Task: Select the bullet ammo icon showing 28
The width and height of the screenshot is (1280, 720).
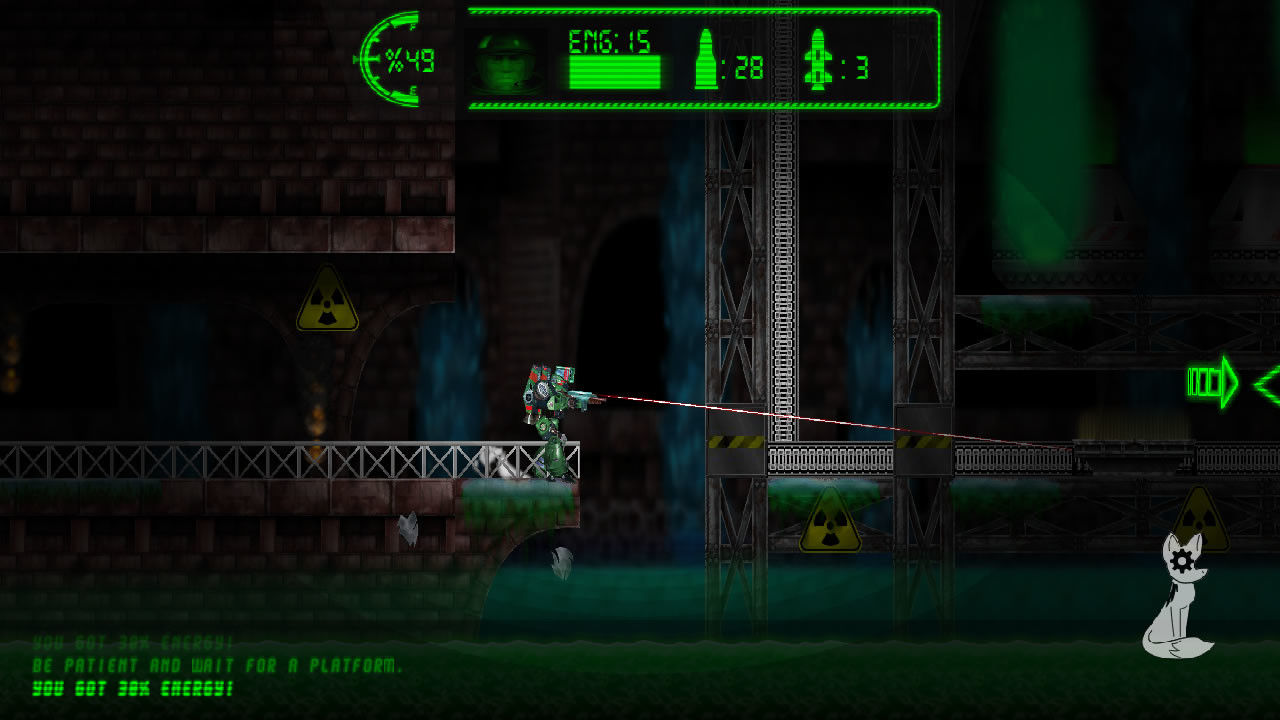Action: pos(706,60)
